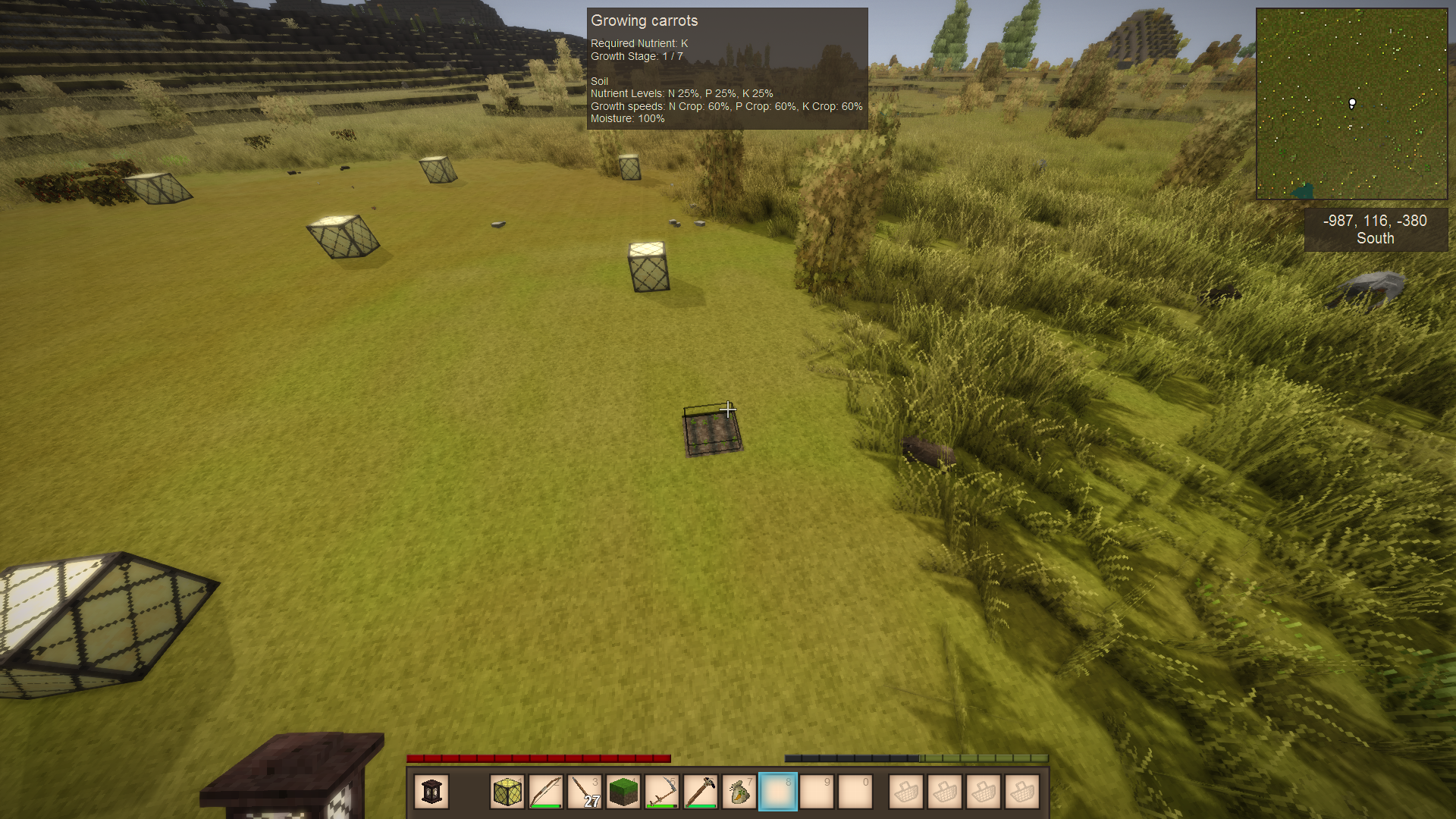Select the yellow lattice light block slot
Image resolution: width=1456 pixels, height=819 pixels.
pyautogui.click(x=507, y=792)
